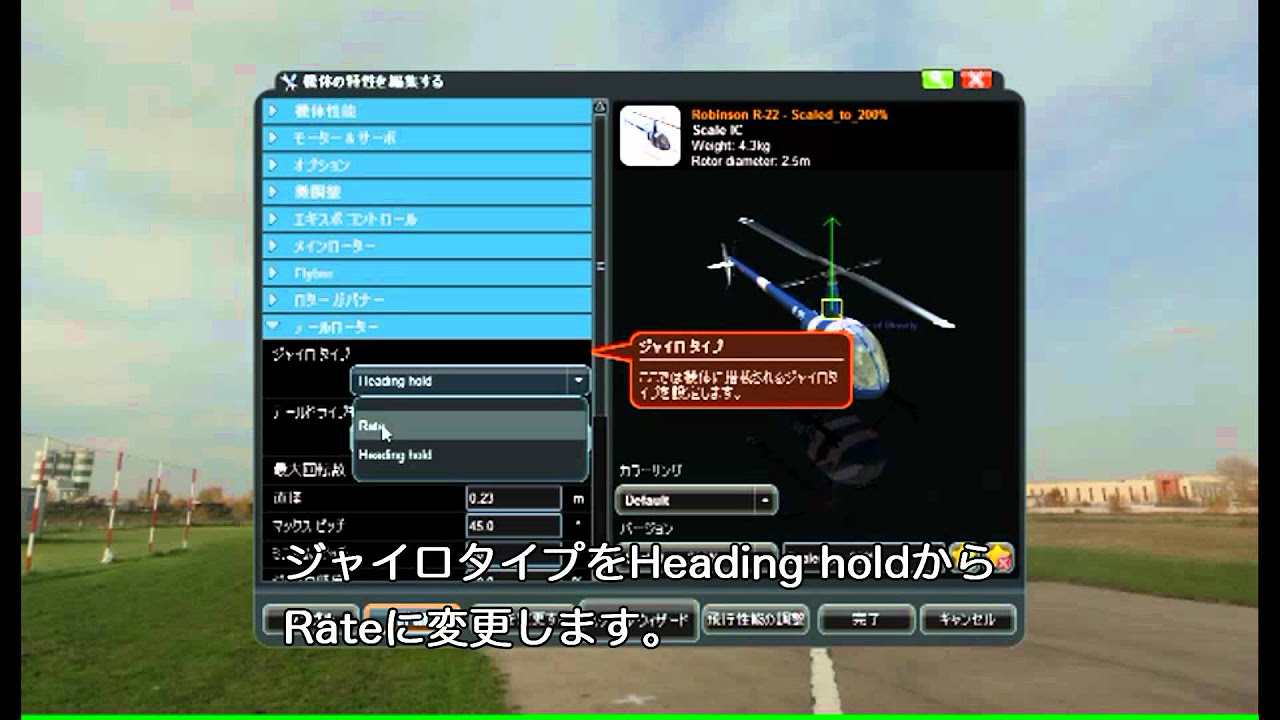Open the カラーリング "Default" dropdown
The height and width of the screenshot is (720, 1280).
pyautogui.click(x=695, y=499)
